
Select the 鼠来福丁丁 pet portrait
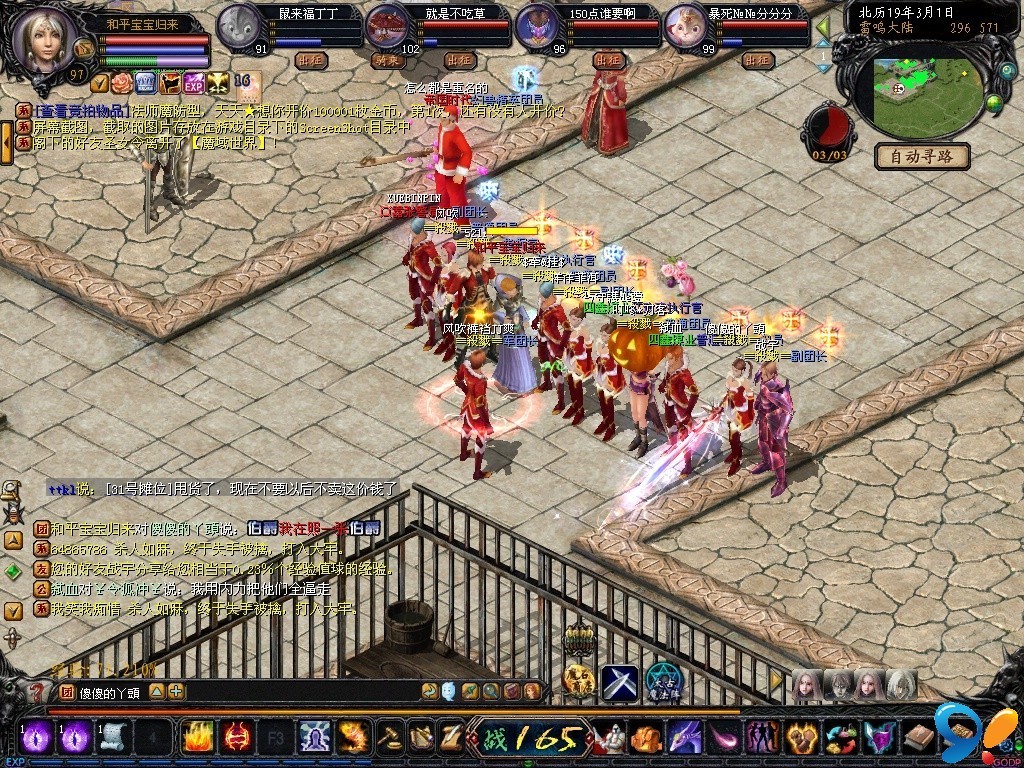tap(238, 24)
